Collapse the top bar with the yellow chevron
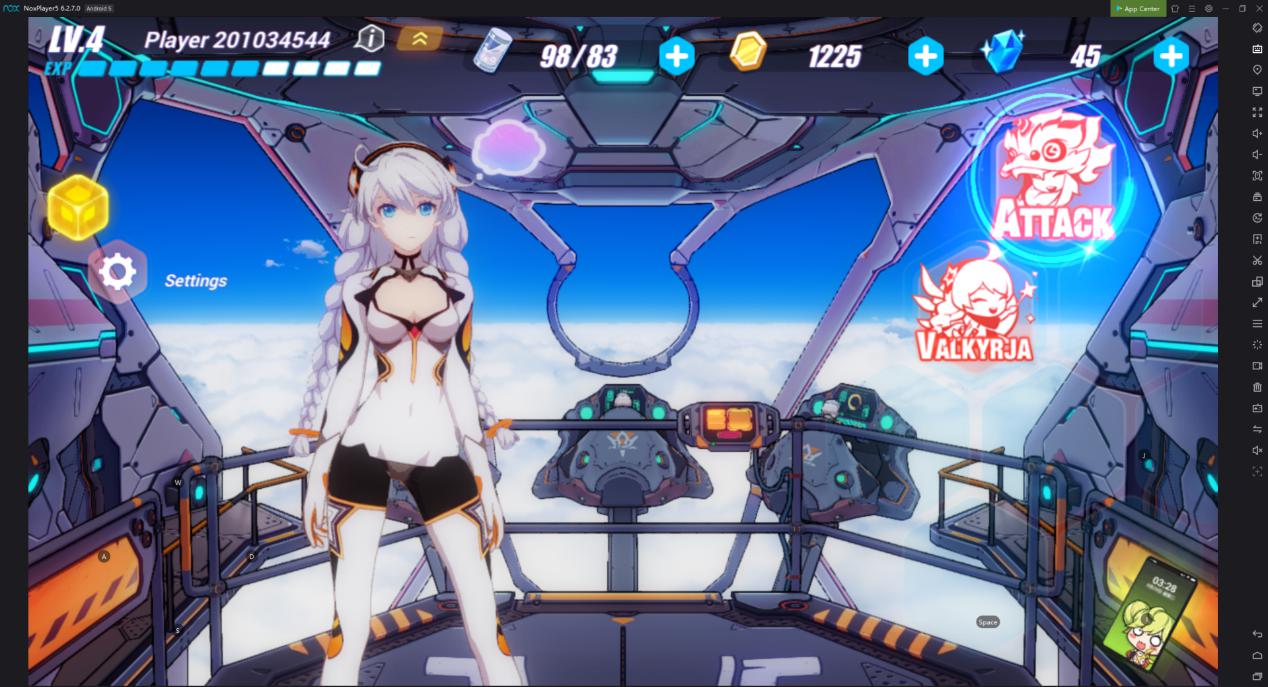The height and width of the screenshot is (687, 1268). point(420,39)
